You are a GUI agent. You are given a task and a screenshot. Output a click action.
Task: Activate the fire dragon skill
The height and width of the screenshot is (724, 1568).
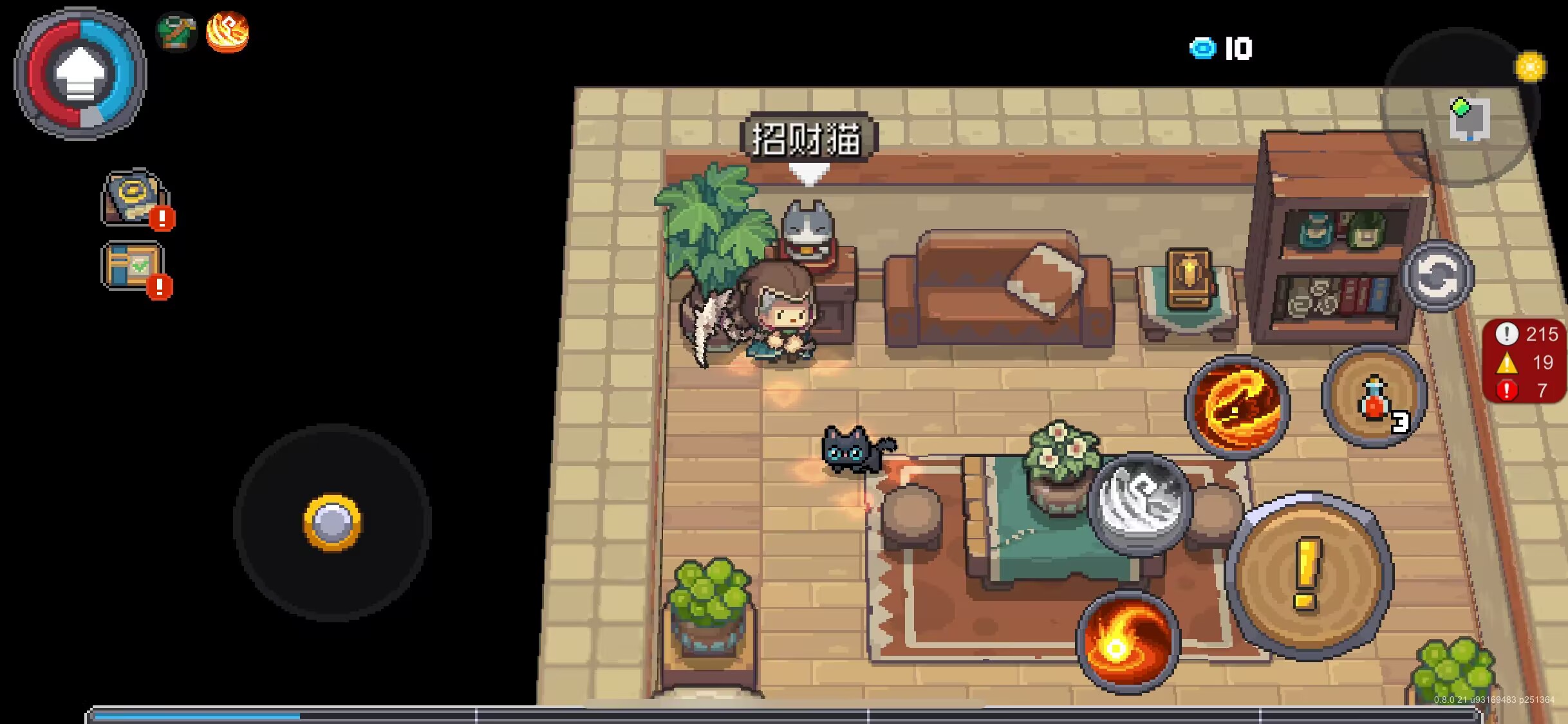(x=1237, y=405)
